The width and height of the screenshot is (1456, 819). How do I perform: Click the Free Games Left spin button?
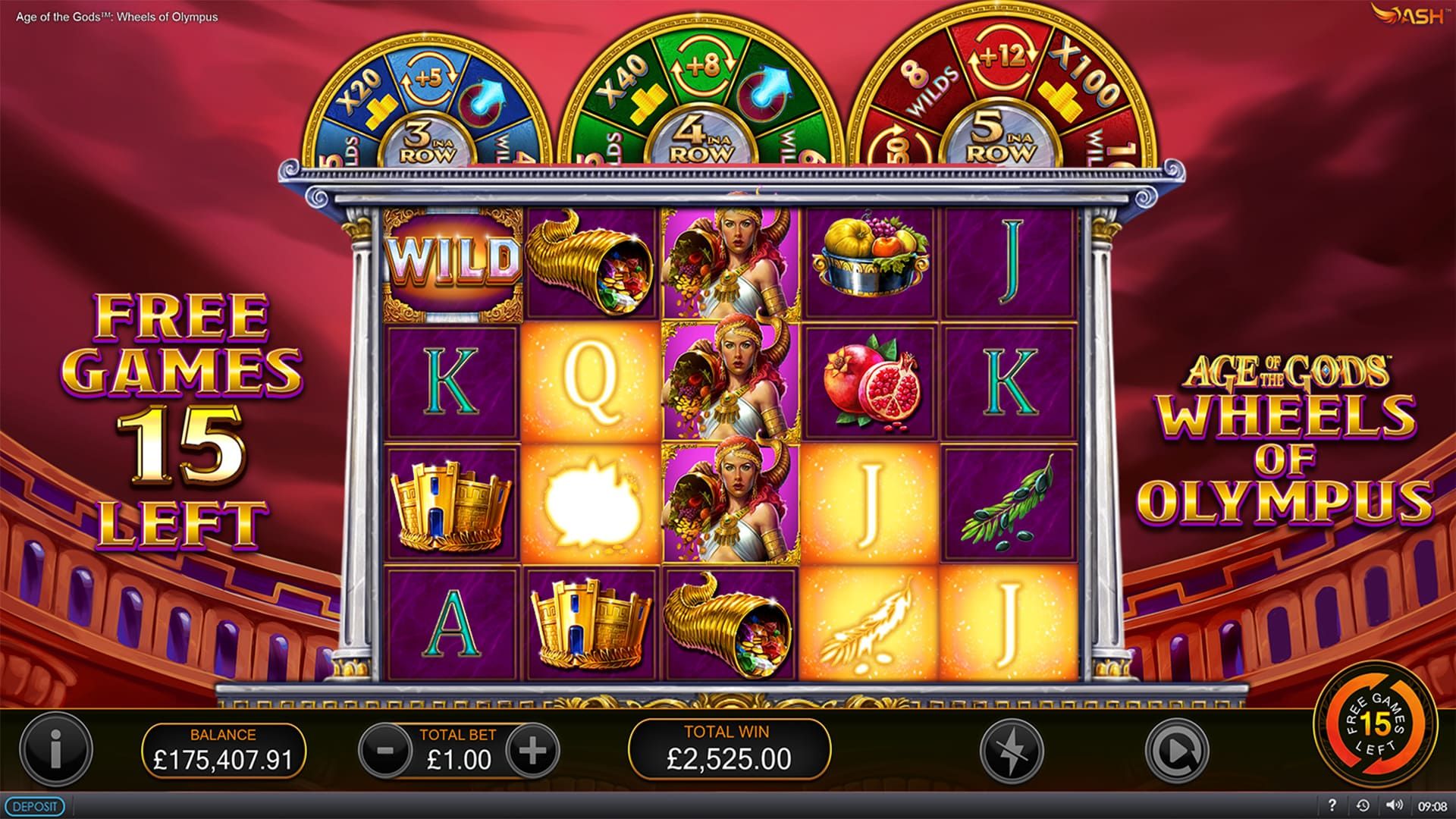1375,723
